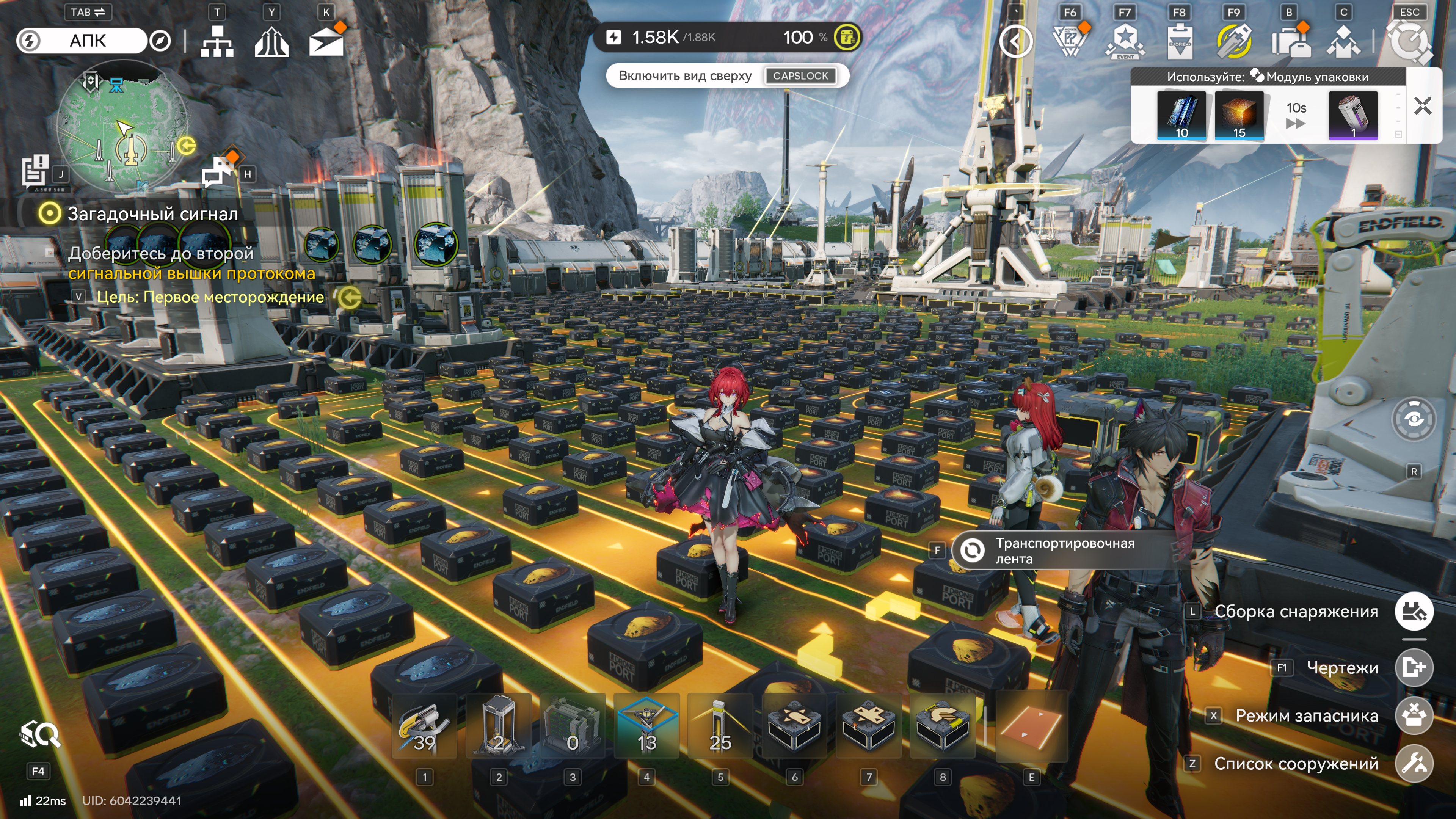
Task: Select hotbar slot with count 39
Action: pos(425,727)
